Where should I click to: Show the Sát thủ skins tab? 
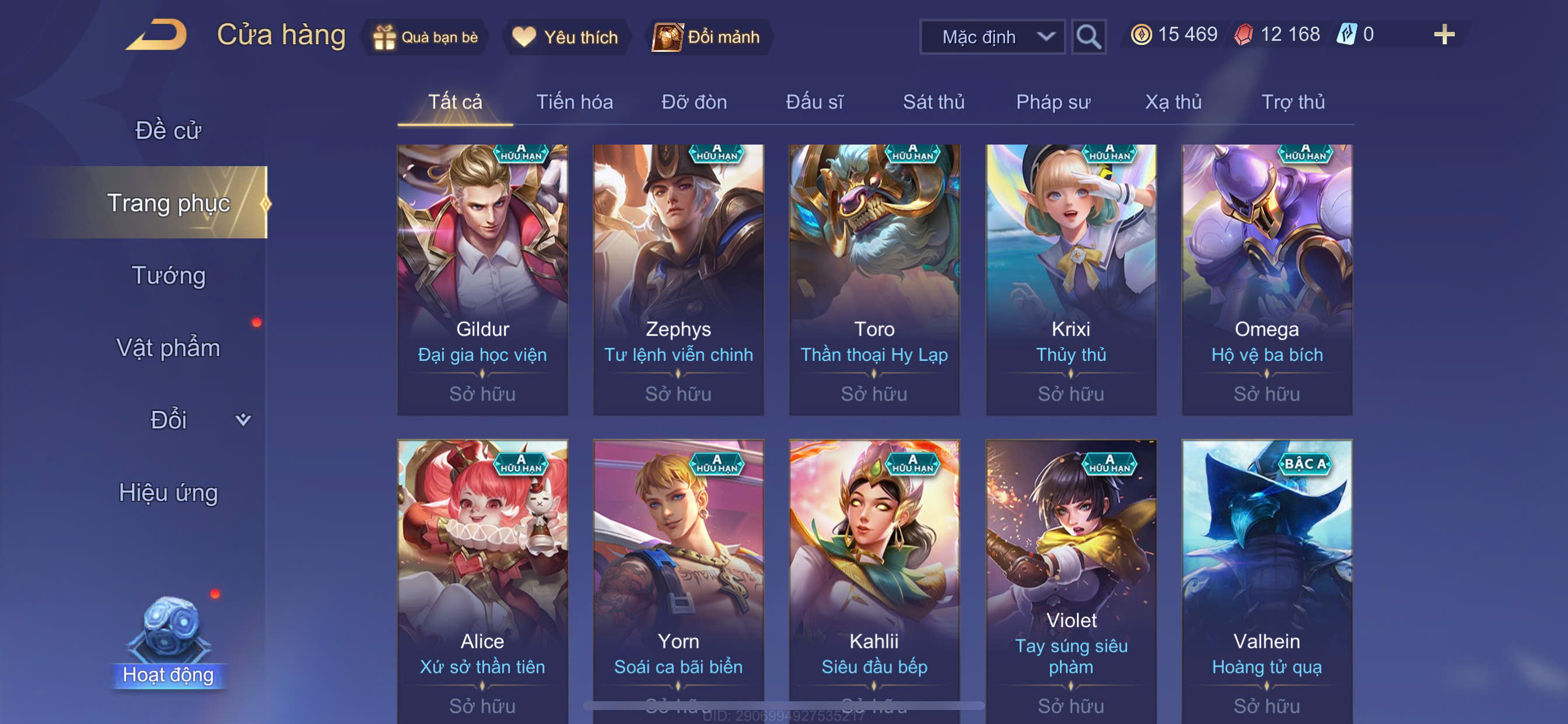933,102
